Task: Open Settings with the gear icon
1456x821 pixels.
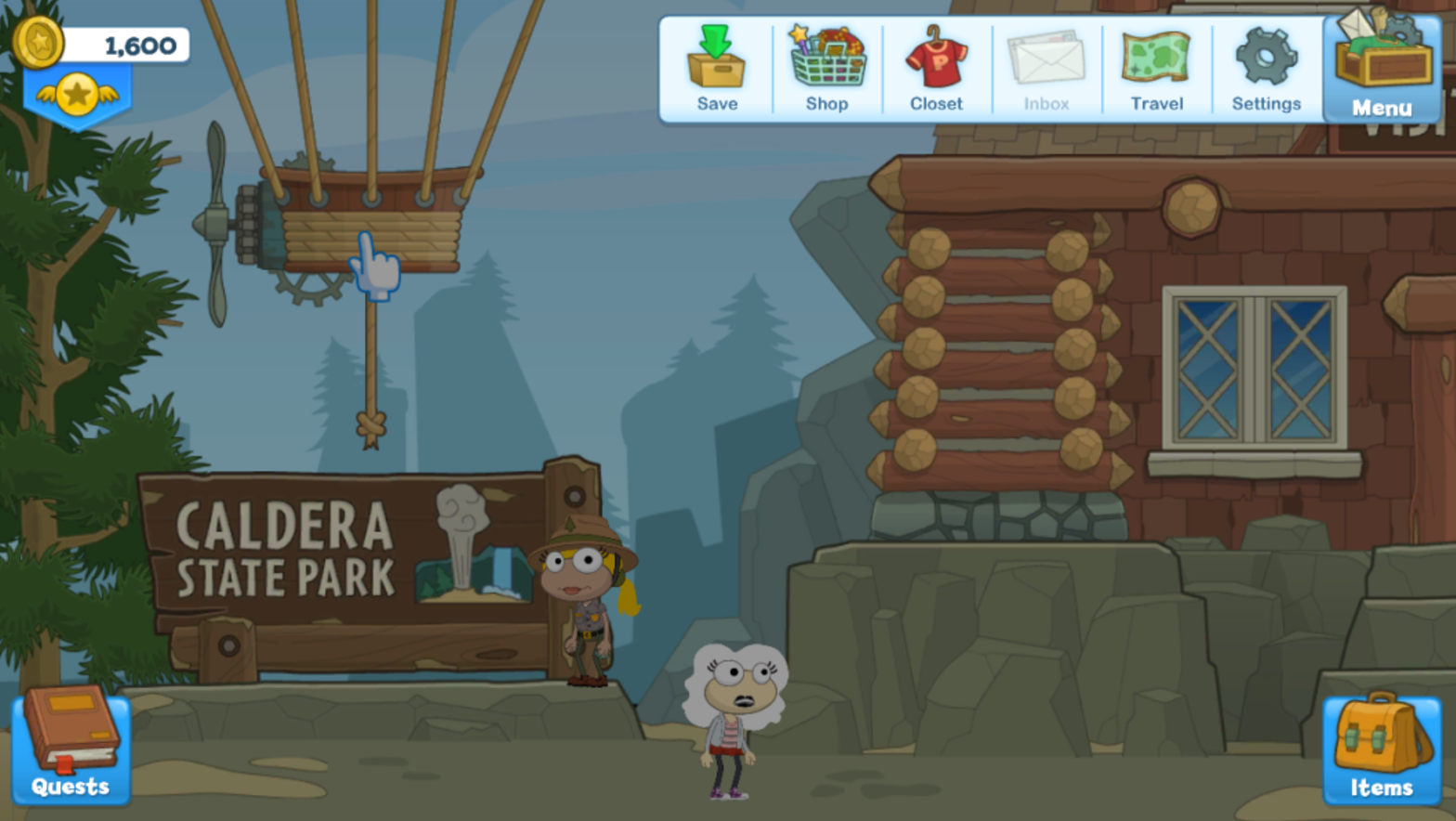Action: coord(1266,70)
